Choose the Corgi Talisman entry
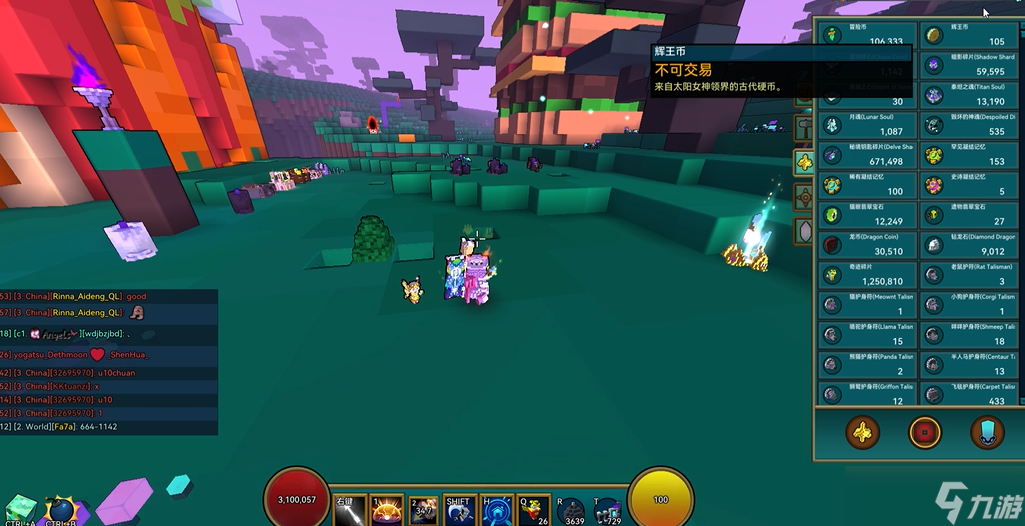Image resolution: width=1025 pixels, height=526 pixels. [x=968, y=304]
